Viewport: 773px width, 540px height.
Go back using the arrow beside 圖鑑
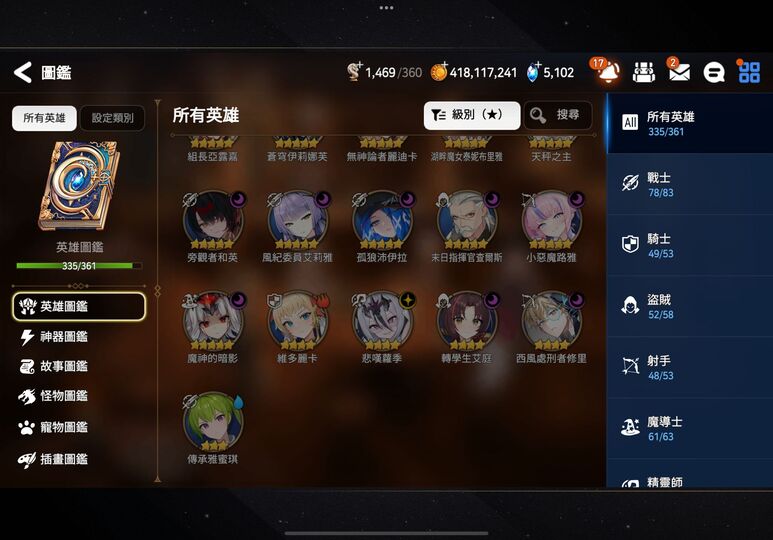pos(22,72)
